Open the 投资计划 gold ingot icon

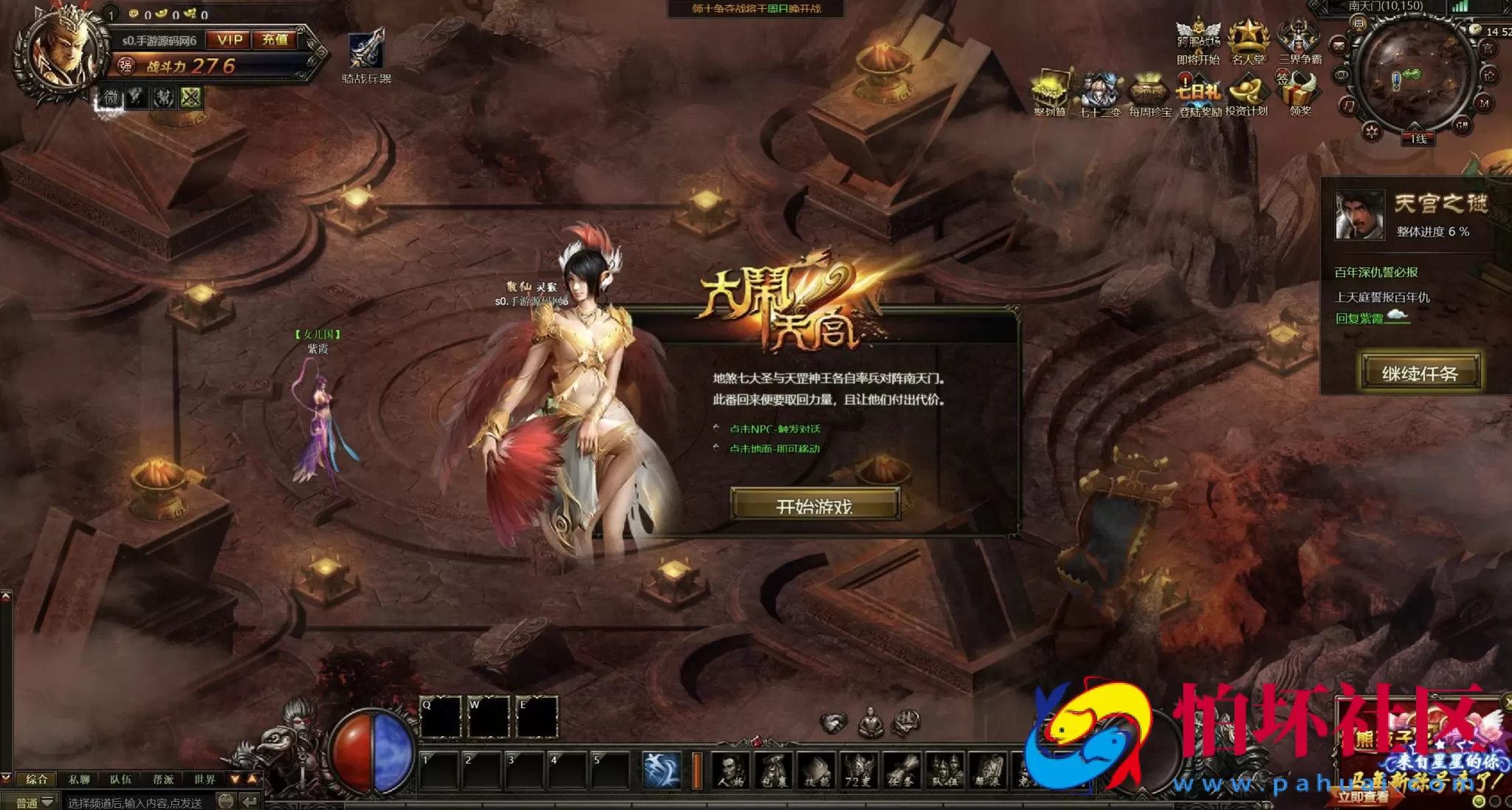[x=1247, y=94]
